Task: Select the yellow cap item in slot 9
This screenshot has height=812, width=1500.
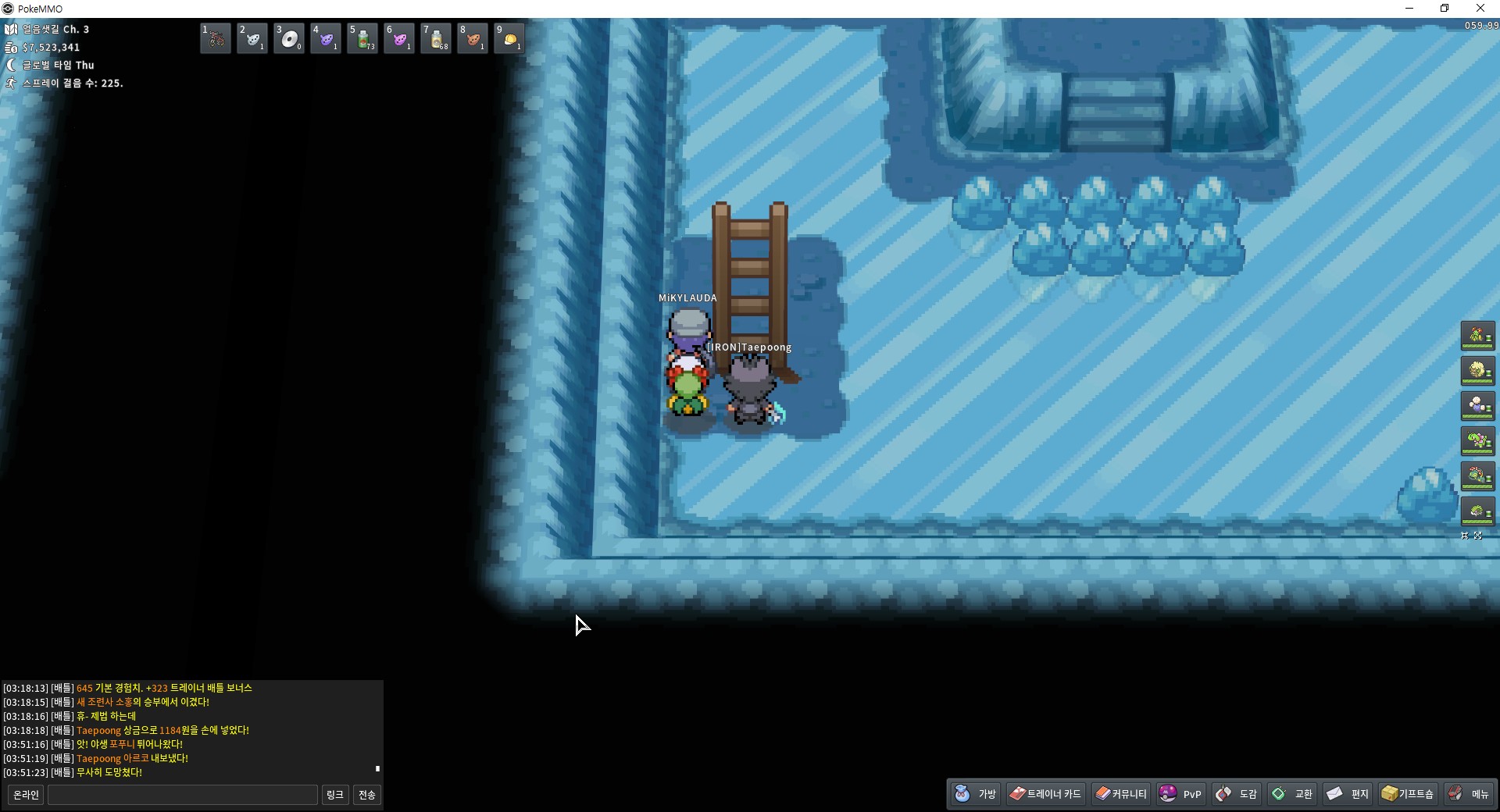Action: click(509, 38)
